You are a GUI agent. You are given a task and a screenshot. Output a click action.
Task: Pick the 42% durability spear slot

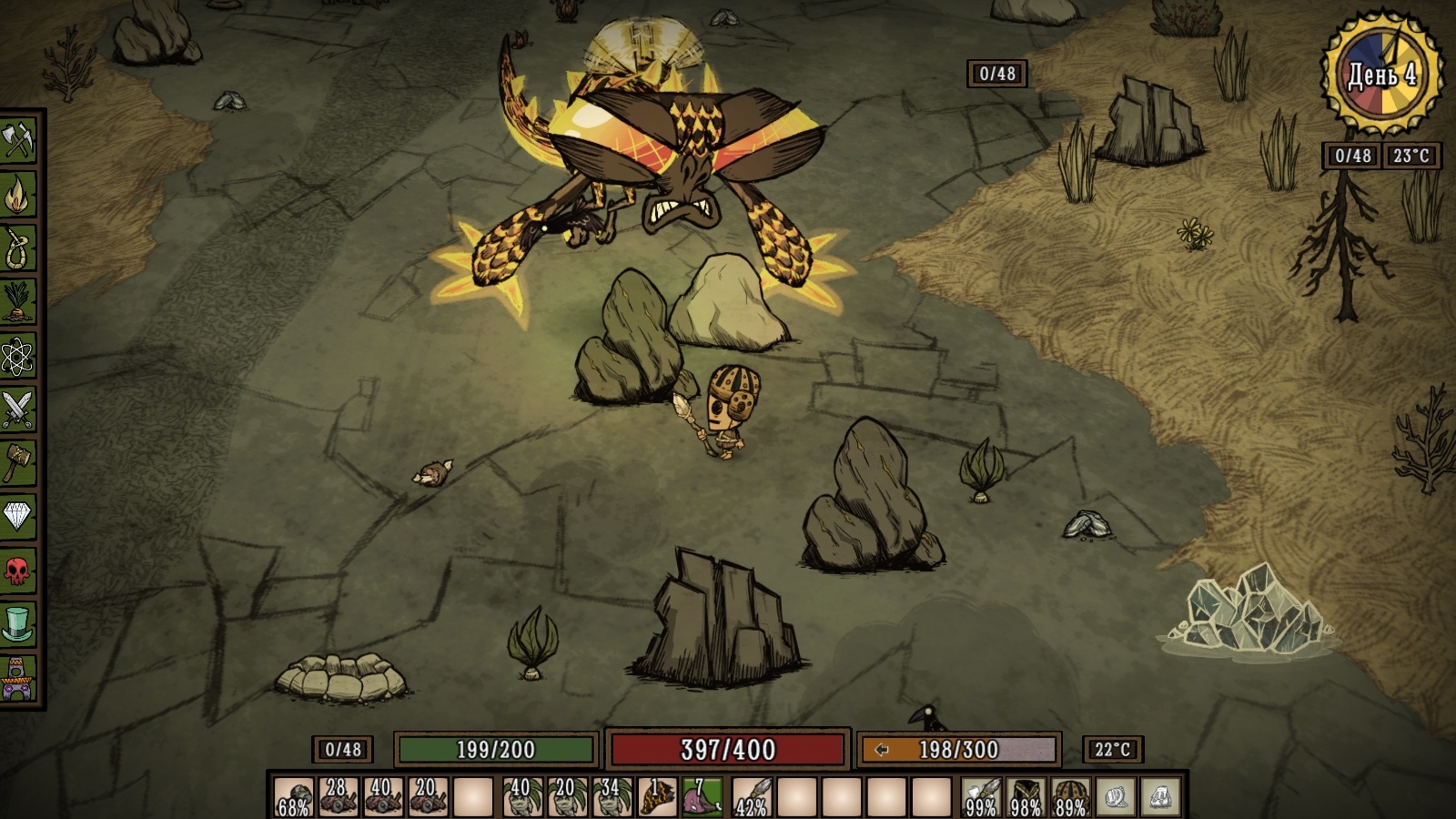[x=752, y=796]
